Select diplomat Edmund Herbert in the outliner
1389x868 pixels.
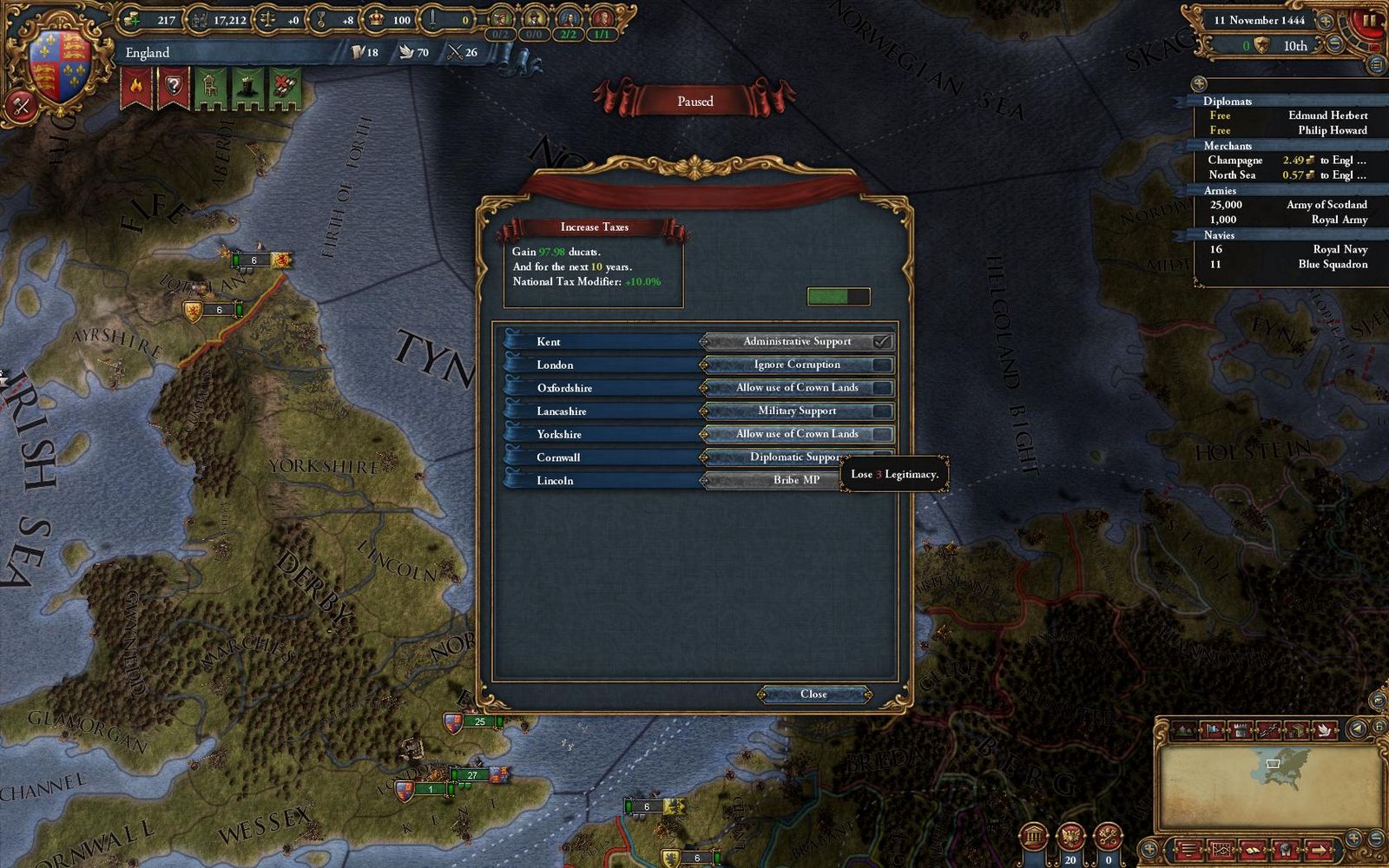click(1326, 115)
